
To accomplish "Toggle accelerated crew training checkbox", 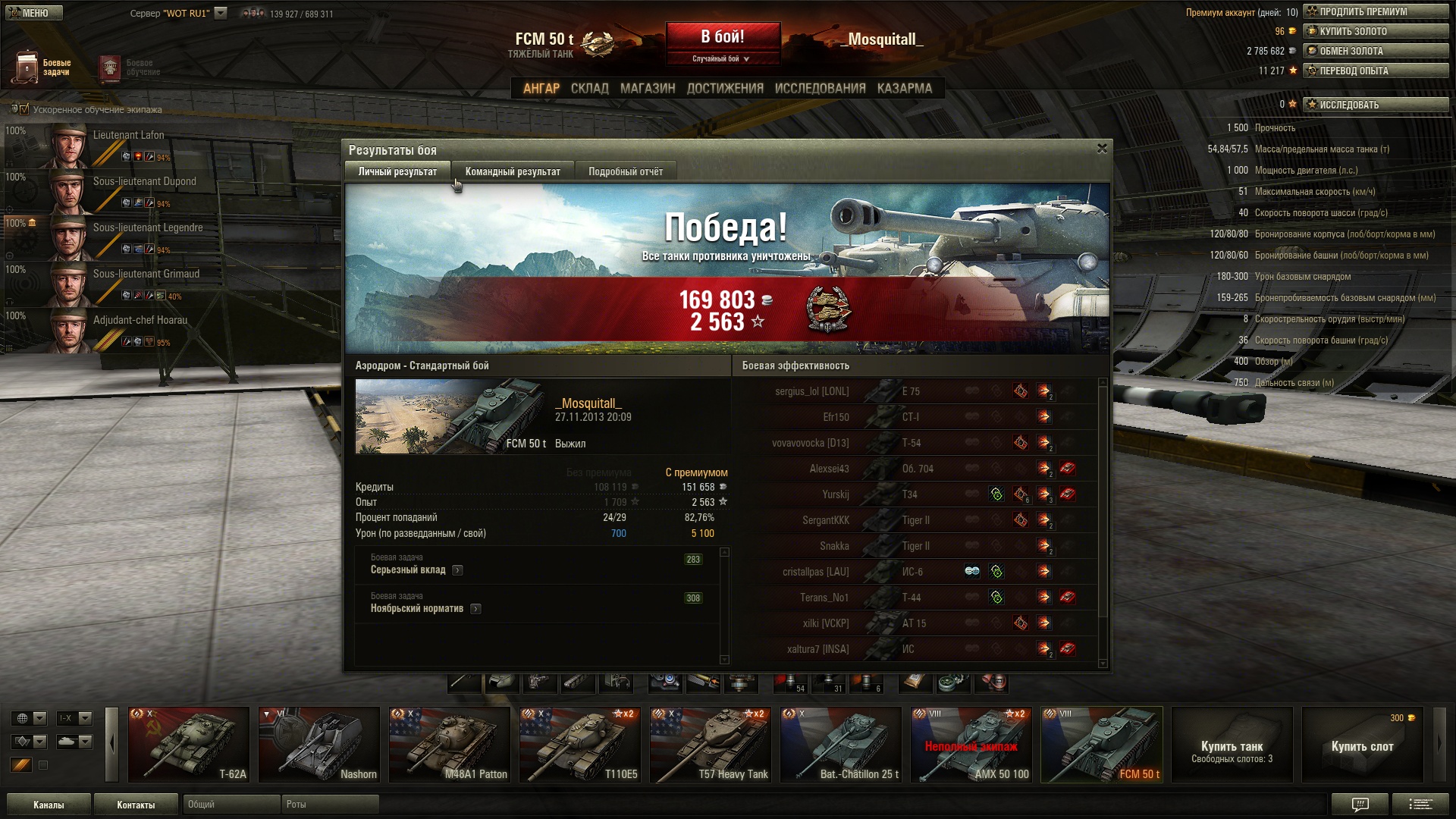I will [24, 109].
